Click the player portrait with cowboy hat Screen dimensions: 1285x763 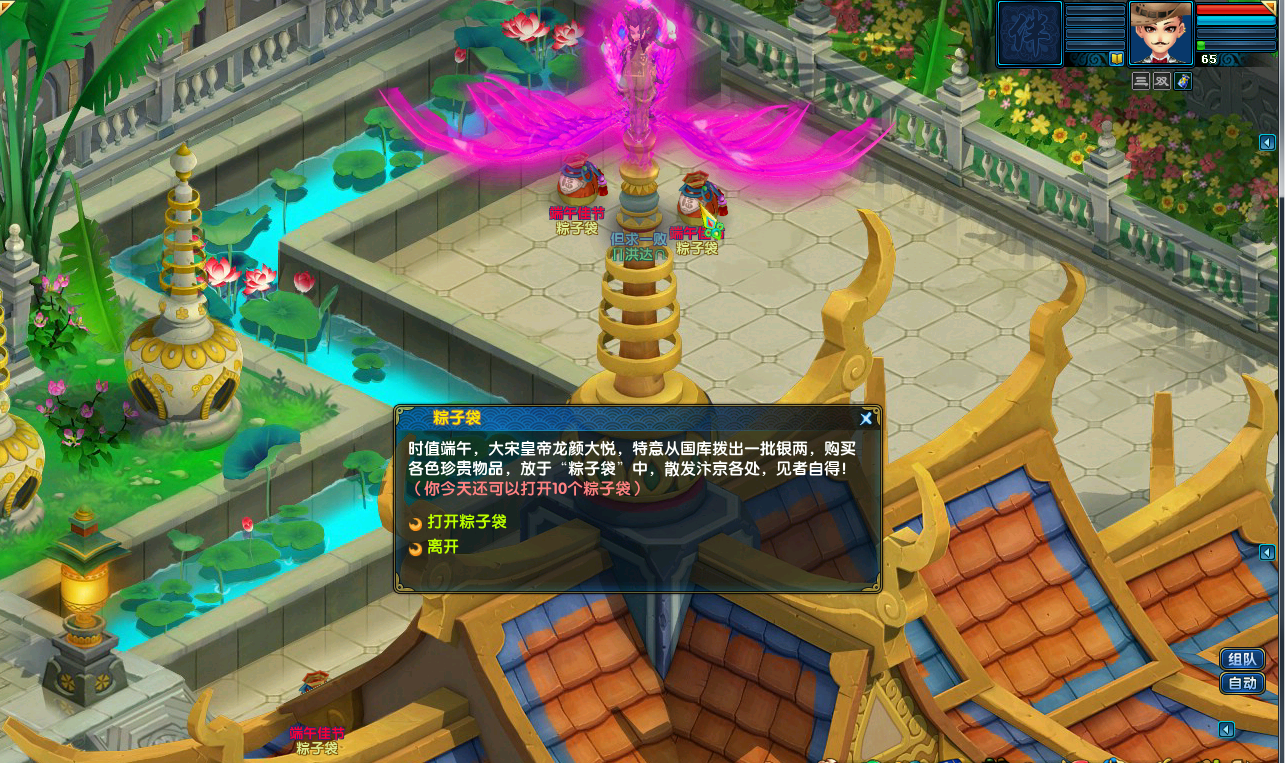click(x=1160, y=32)
